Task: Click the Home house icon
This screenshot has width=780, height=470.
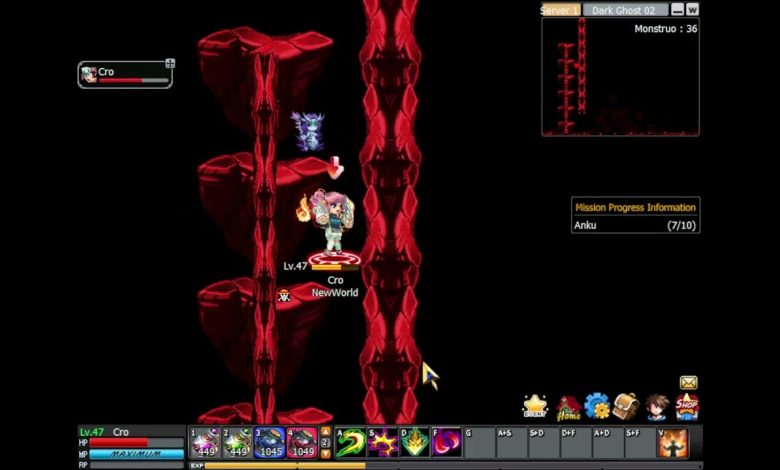Action: tap(569, 407)
